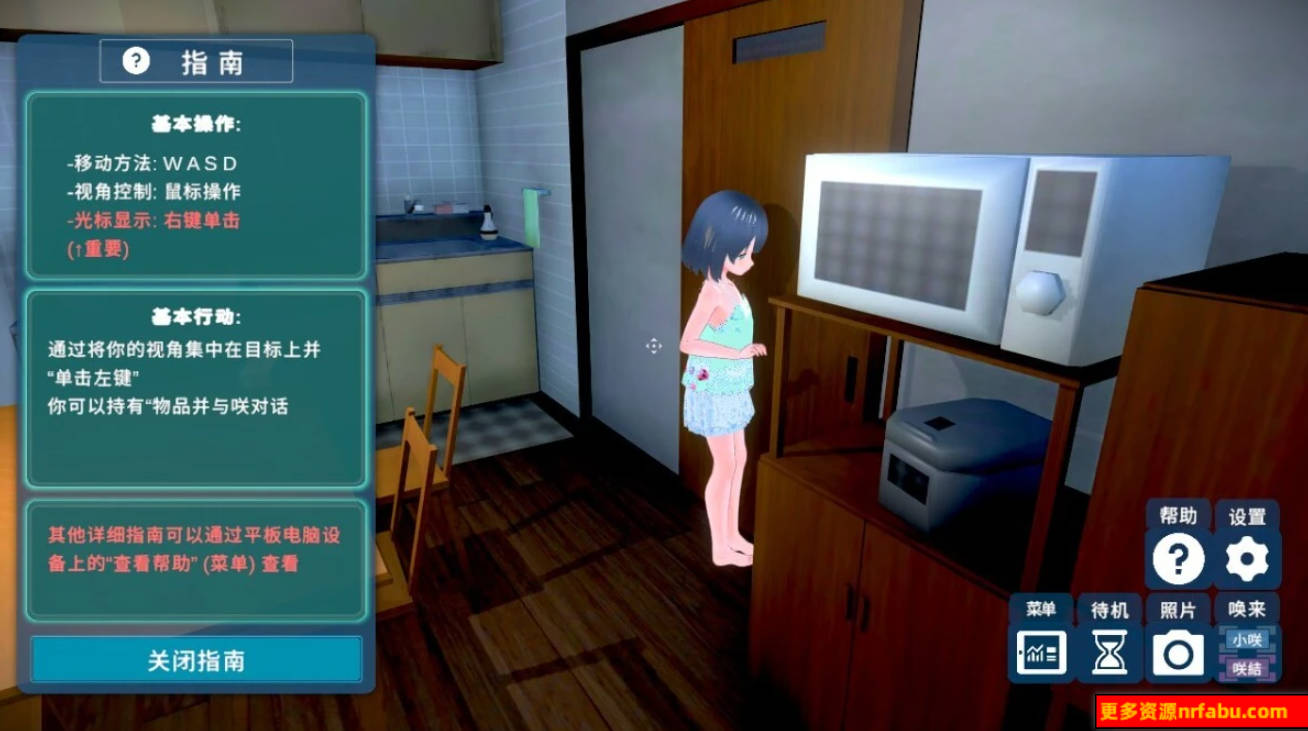Summon 小咲 using the blue call button
1308x731 pixels.
(1246, 638)
